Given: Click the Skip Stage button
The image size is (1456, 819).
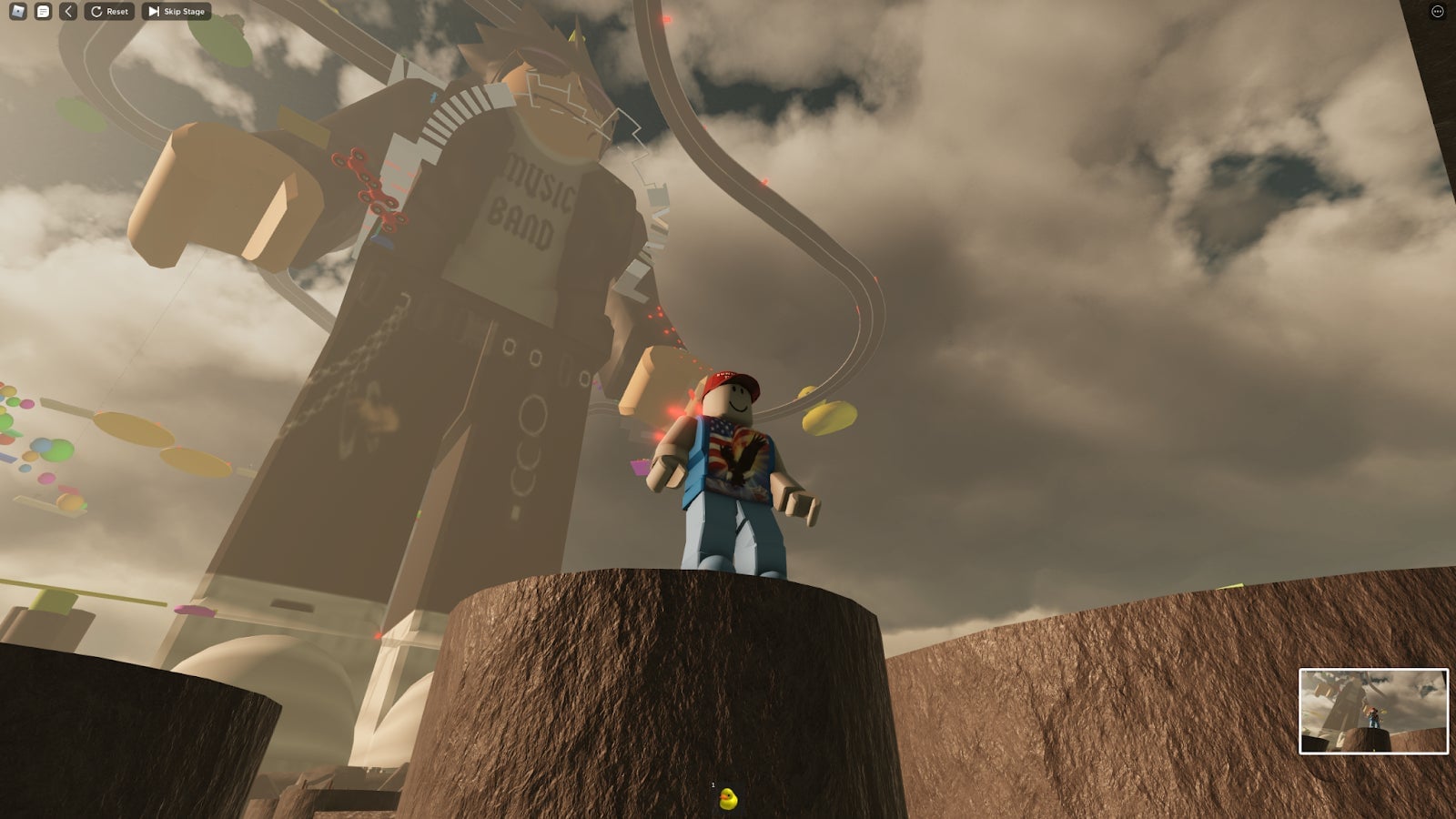Looking at the screenshot, I should point(176,12).
